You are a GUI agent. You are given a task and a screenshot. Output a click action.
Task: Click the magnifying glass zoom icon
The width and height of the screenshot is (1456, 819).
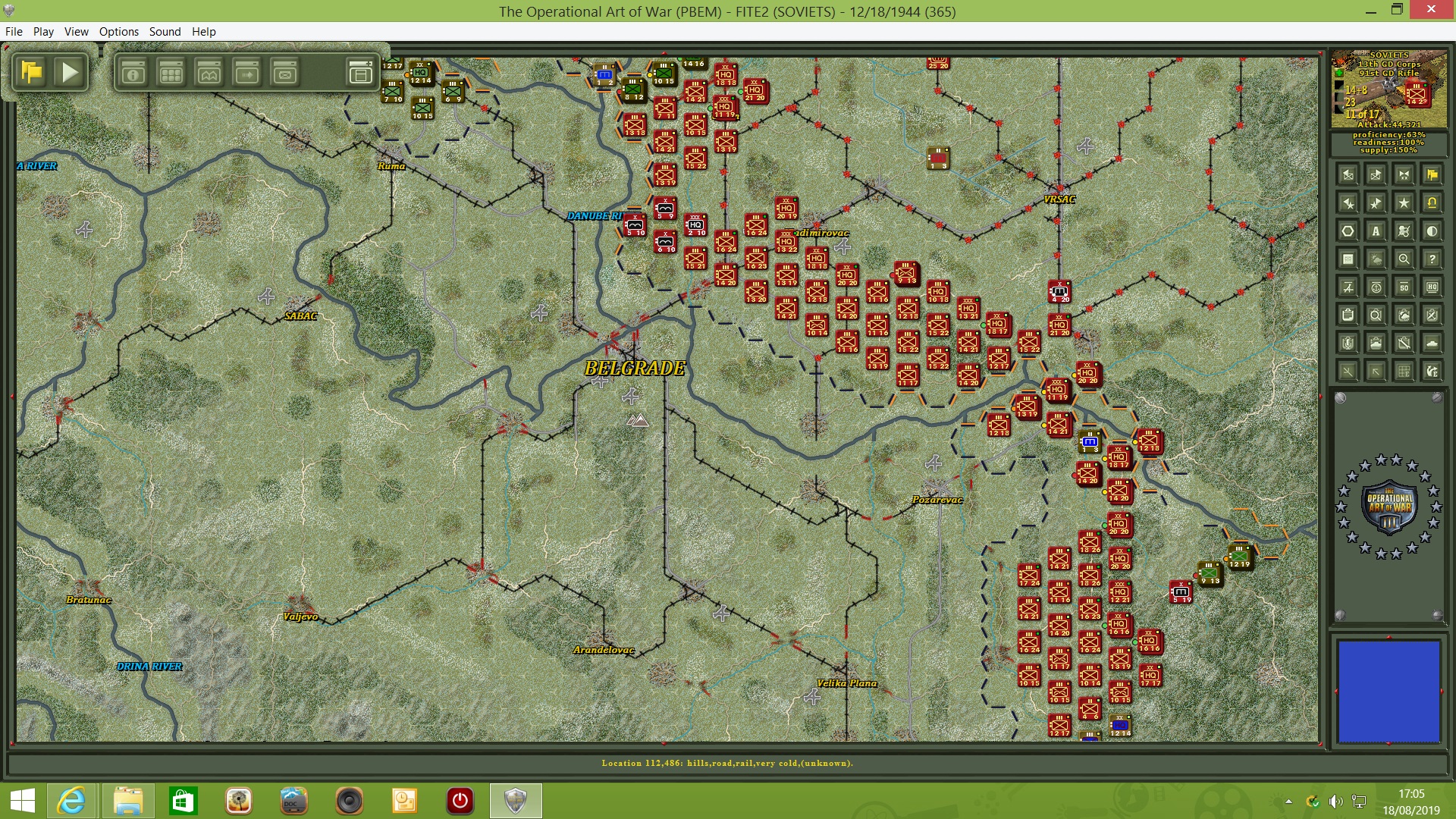click(1404, 259)
